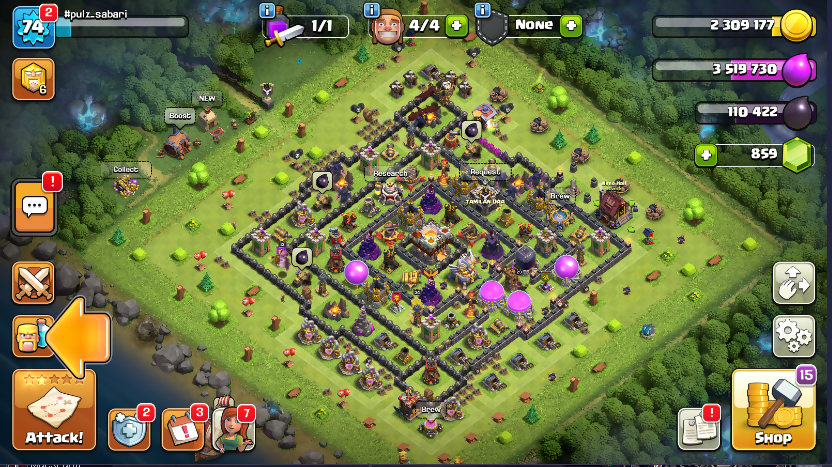
Task: View player profile via level 74 badge
Action: click(32, 27)
